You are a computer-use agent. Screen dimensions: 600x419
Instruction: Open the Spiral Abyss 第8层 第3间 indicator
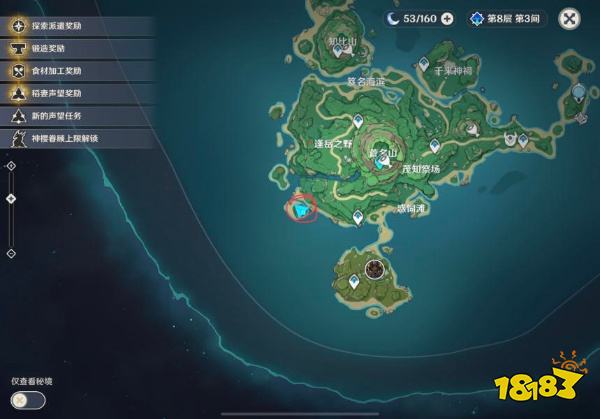tap(508, 18)
